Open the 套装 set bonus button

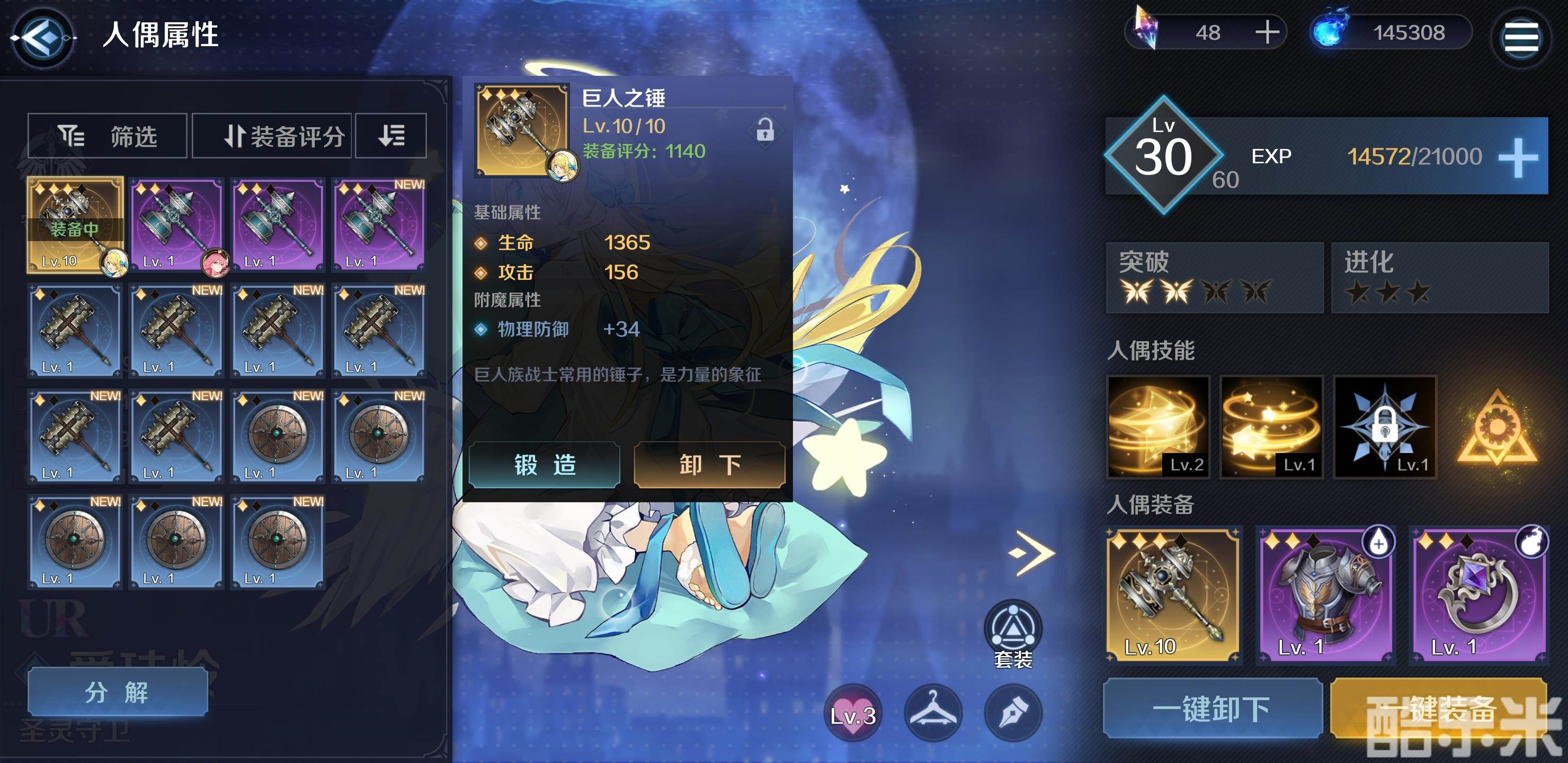pos(1013,633)
